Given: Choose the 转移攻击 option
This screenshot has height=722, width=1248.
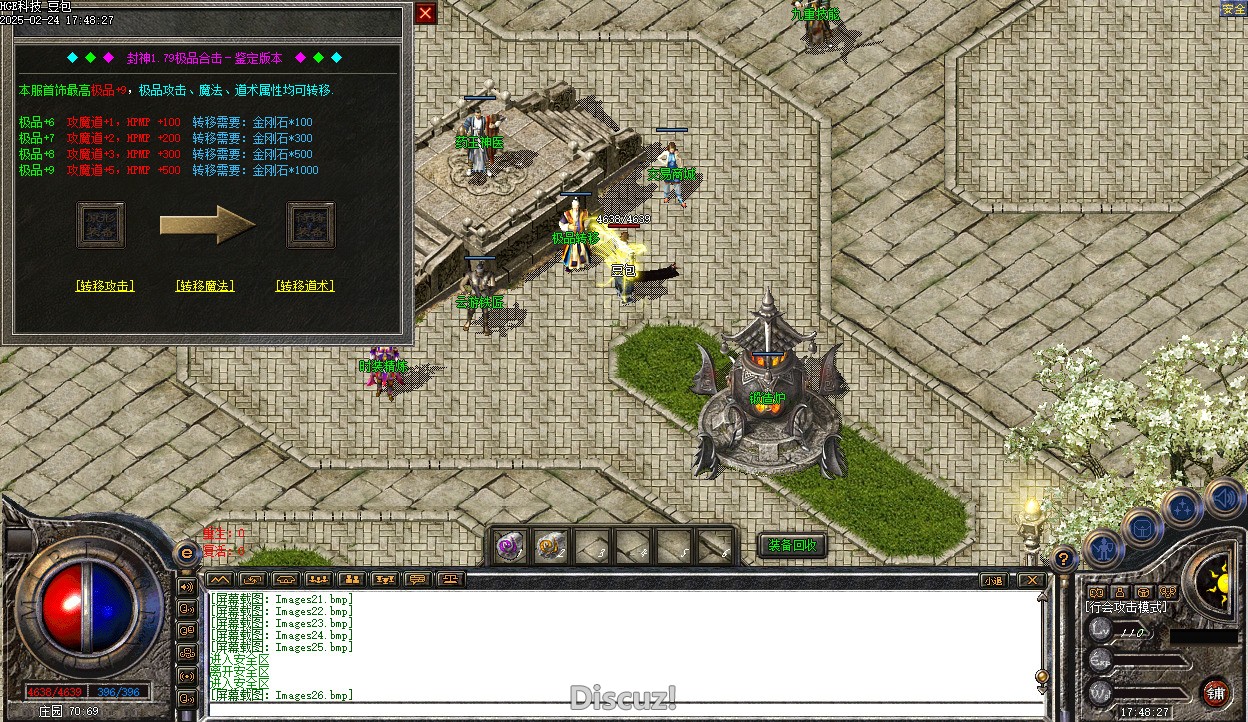Looking at the screenshot, I should pyautogui.click(x=105, y=286).
